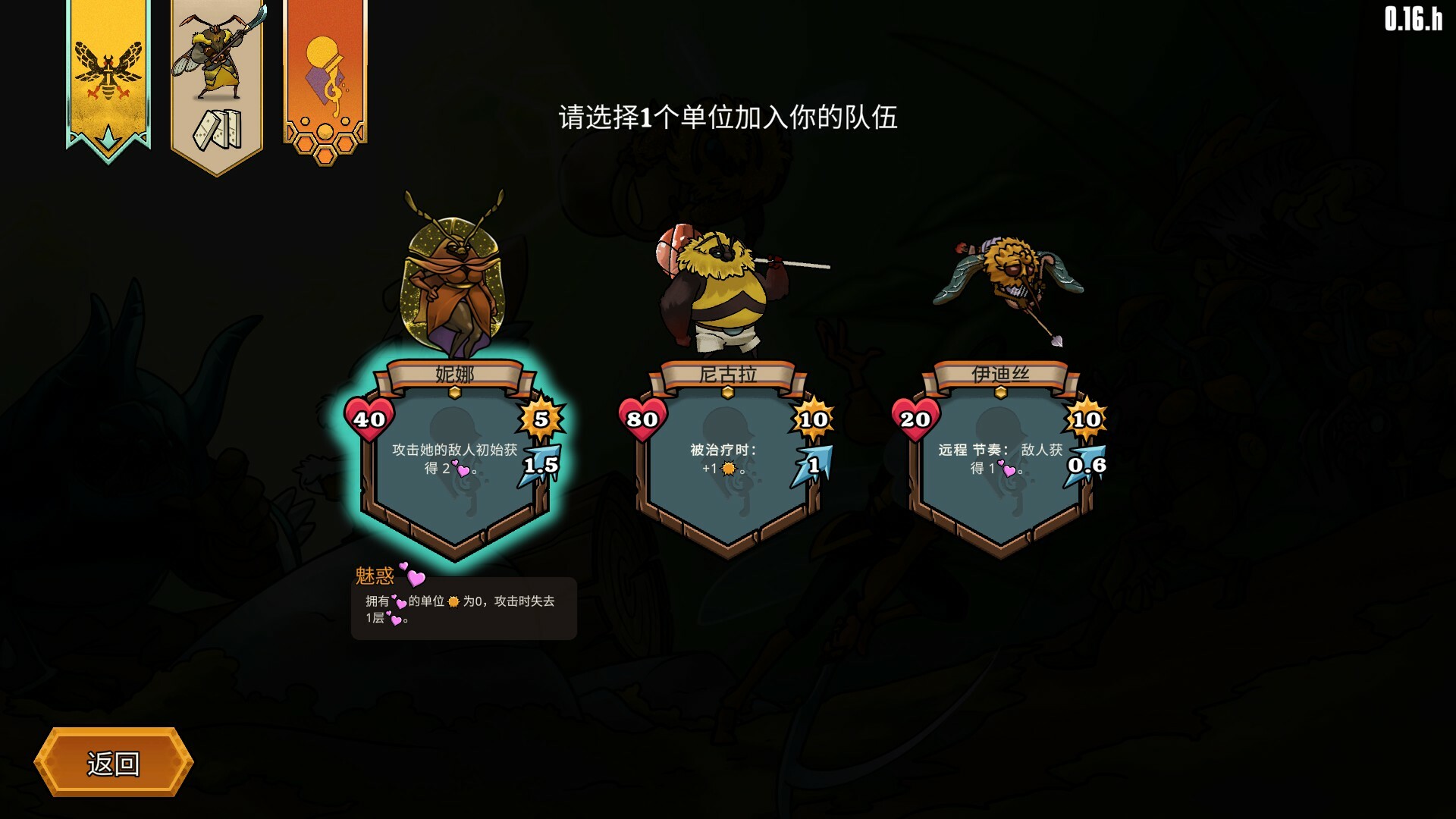Click the sun icon showing 5 on 妮娜

click(541, 419)
